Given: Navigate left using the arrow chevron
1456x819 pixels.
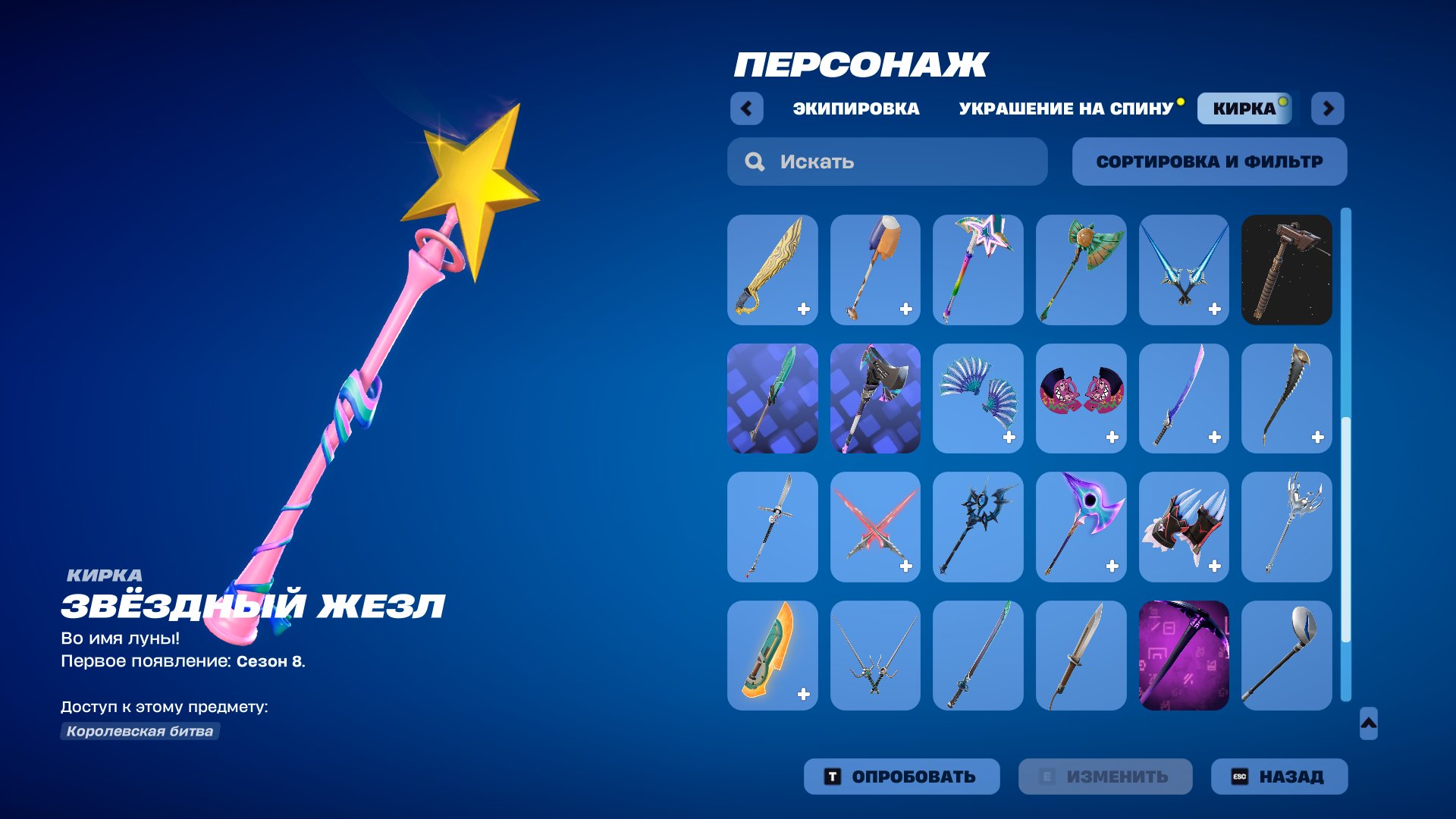Looking at the screenshot, I should pyautogui.click(x=748, y=109).
